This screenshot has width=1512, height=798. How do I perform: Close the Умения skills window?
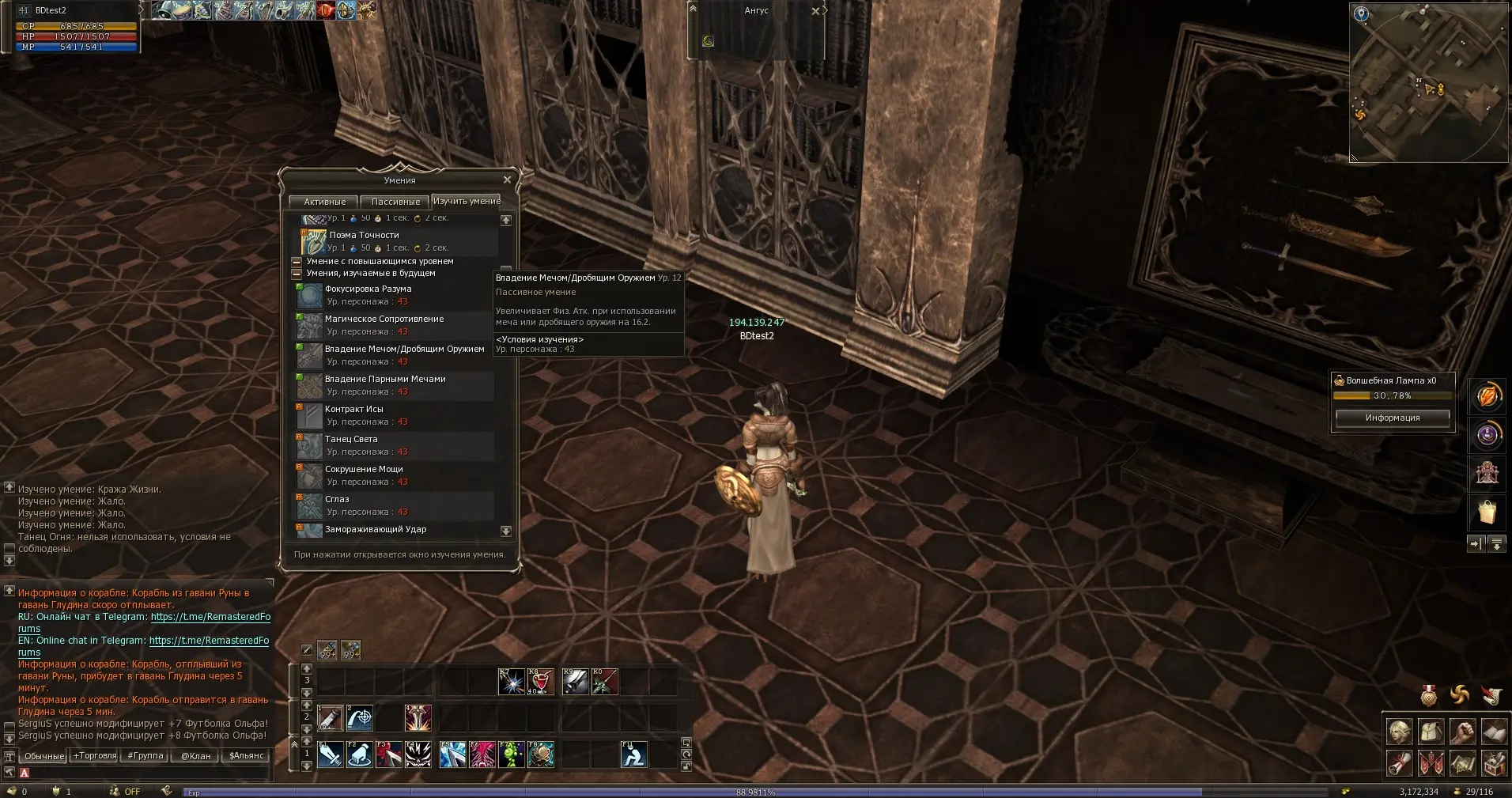pos(507,180)
